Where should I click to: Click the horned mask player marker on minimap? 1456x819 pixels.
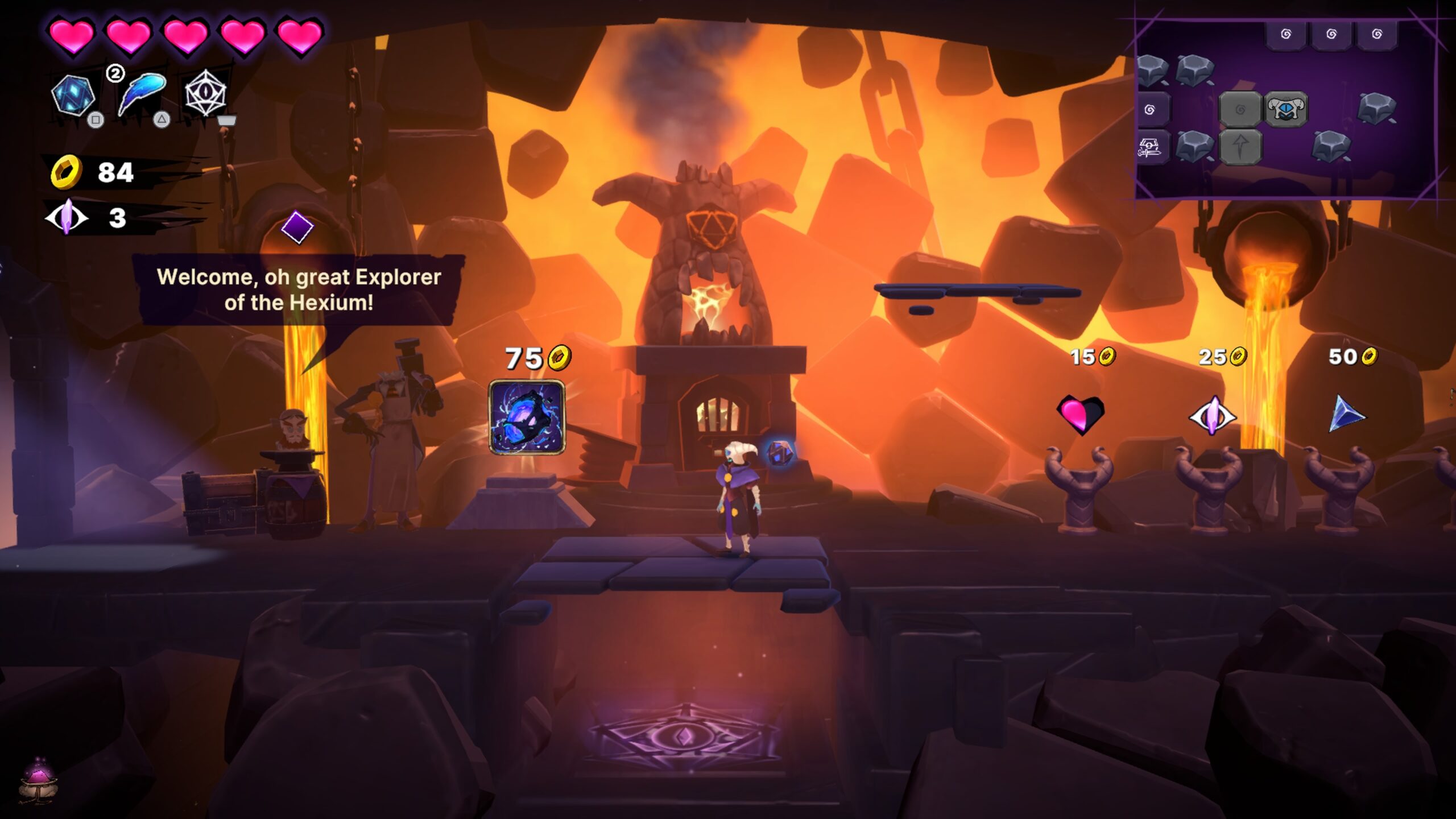pos(1286,109)
